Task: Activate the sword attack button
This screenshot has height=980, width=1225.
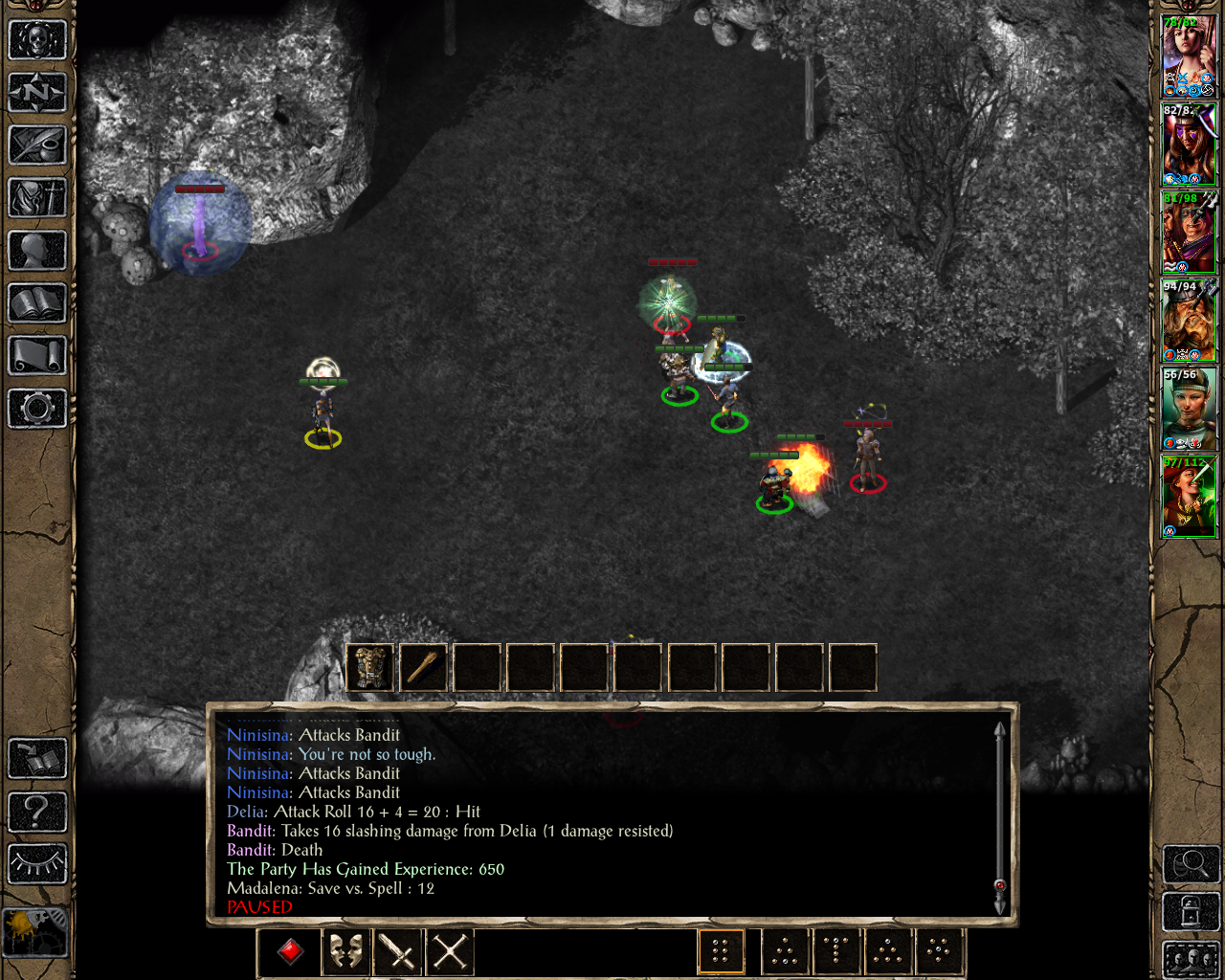Action: coord(397,951)
